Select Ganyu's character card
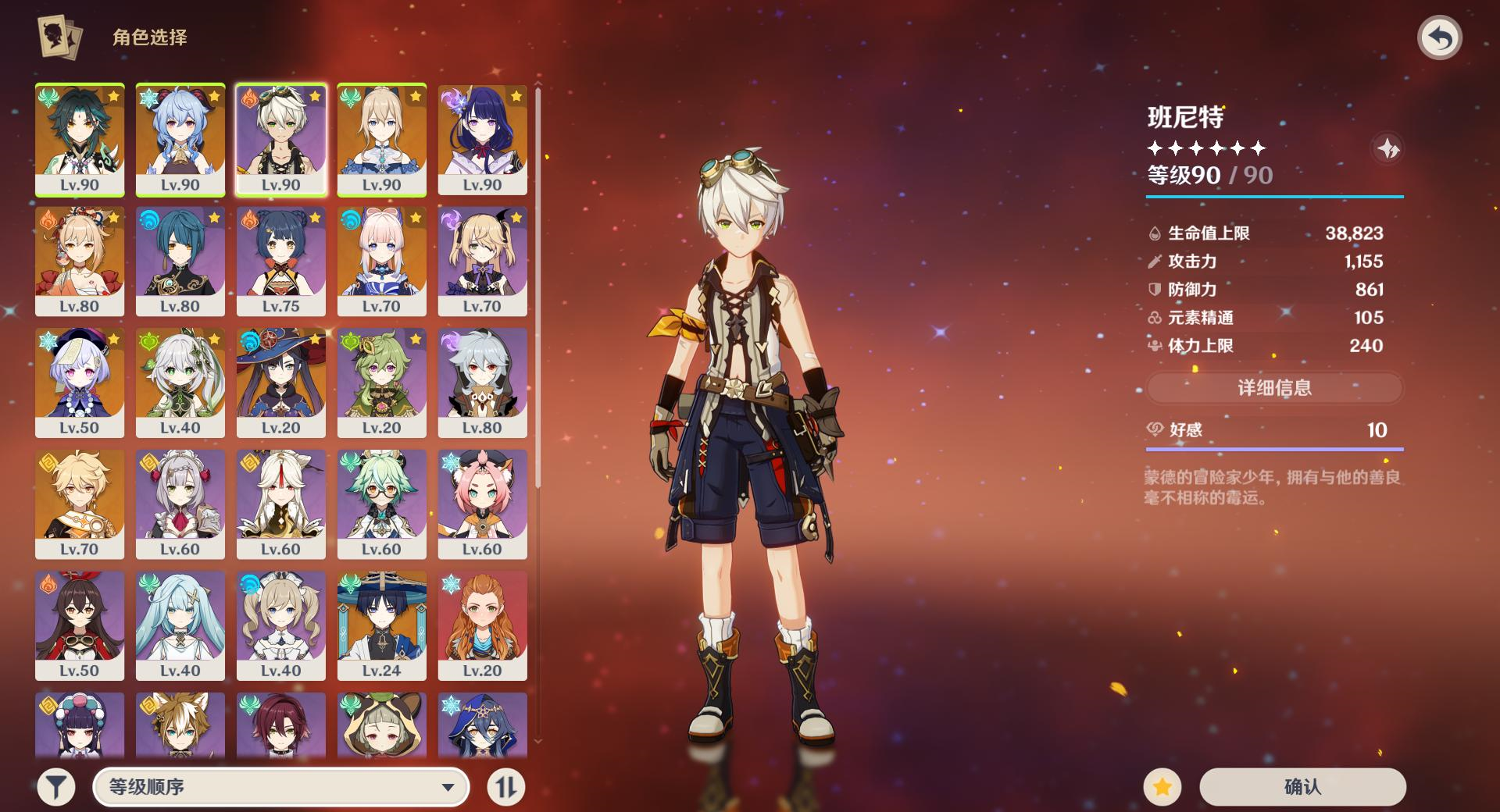The image size is (1500, 812). [x=180, y=139]
